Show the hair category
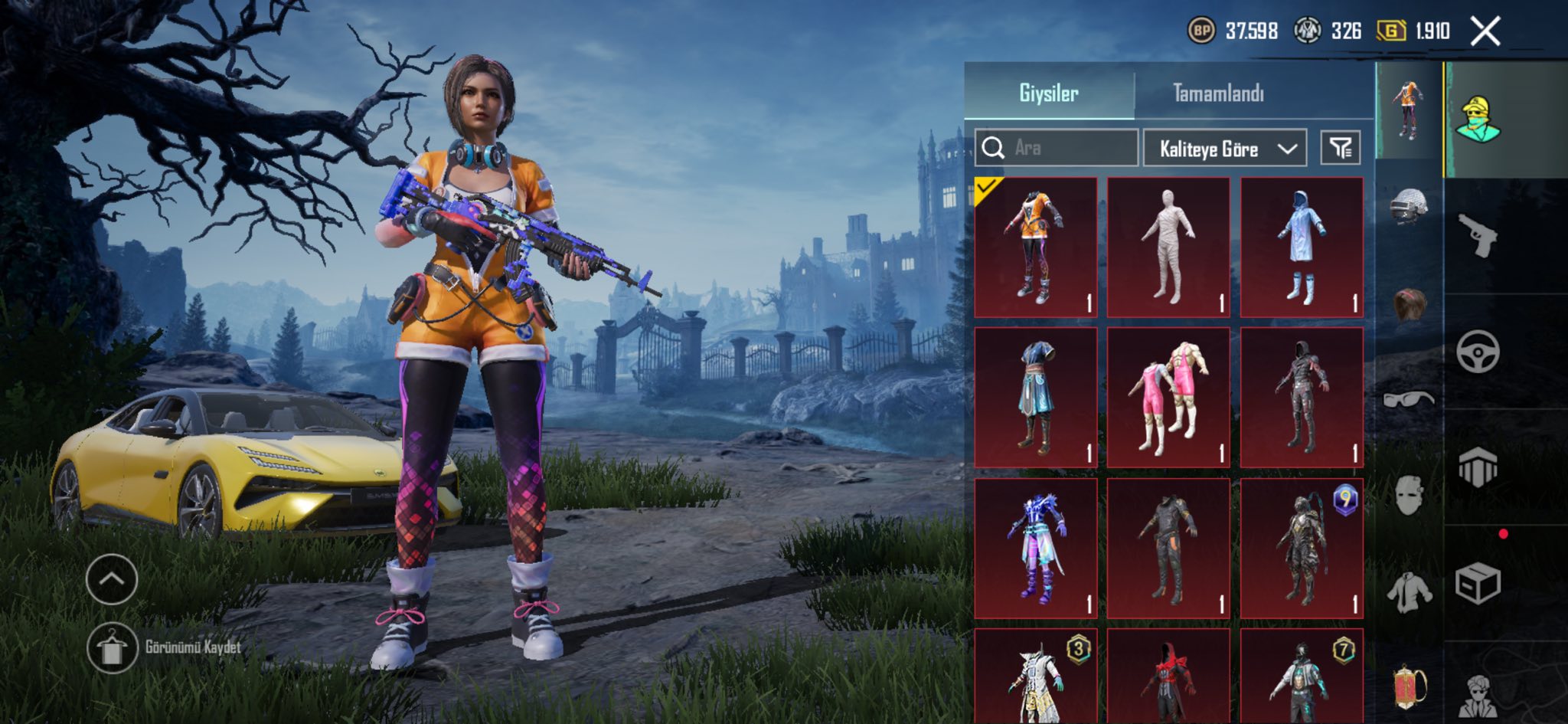 [1409, 304]
